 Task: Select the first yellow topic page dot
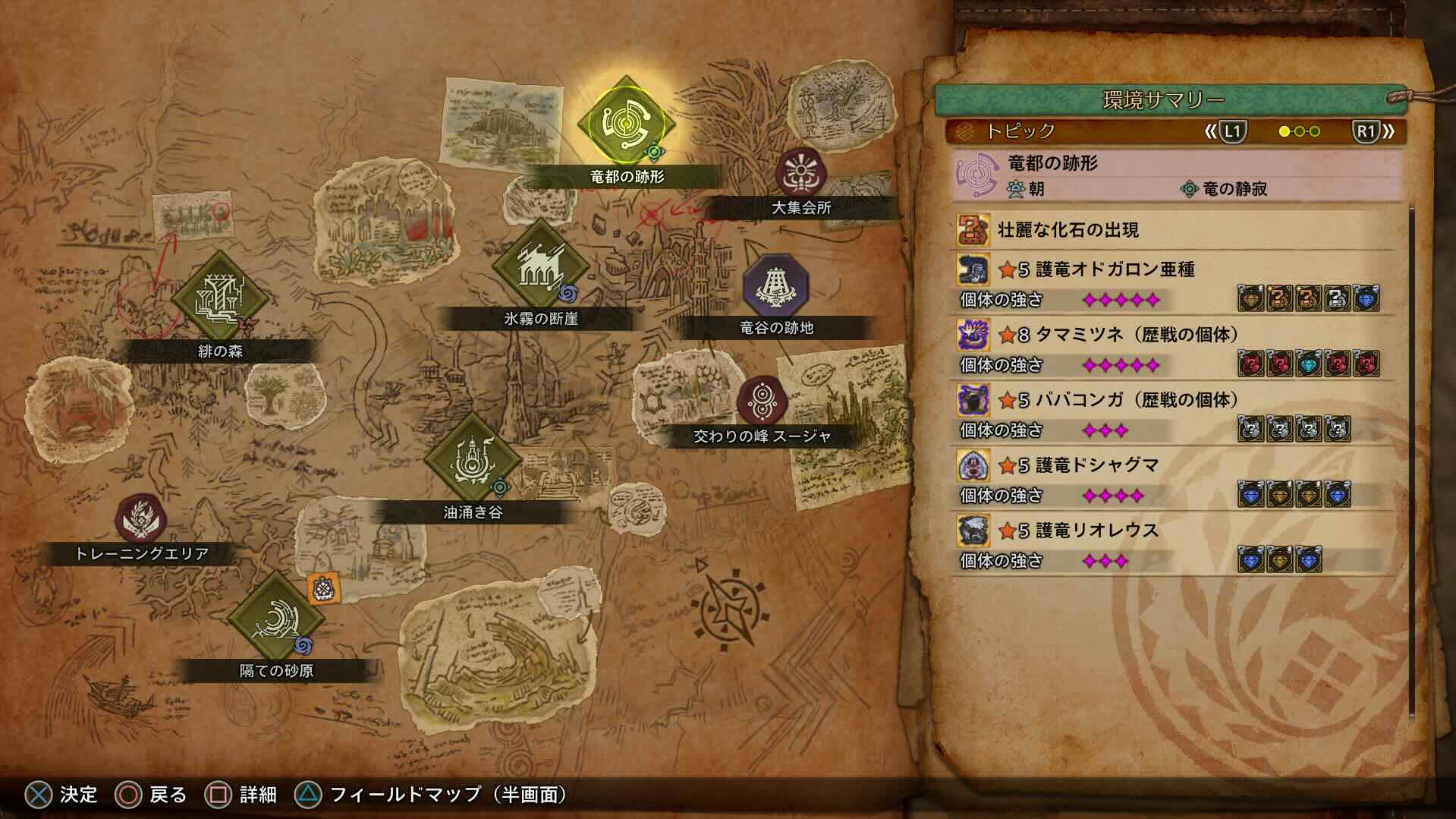[1284, 131]
